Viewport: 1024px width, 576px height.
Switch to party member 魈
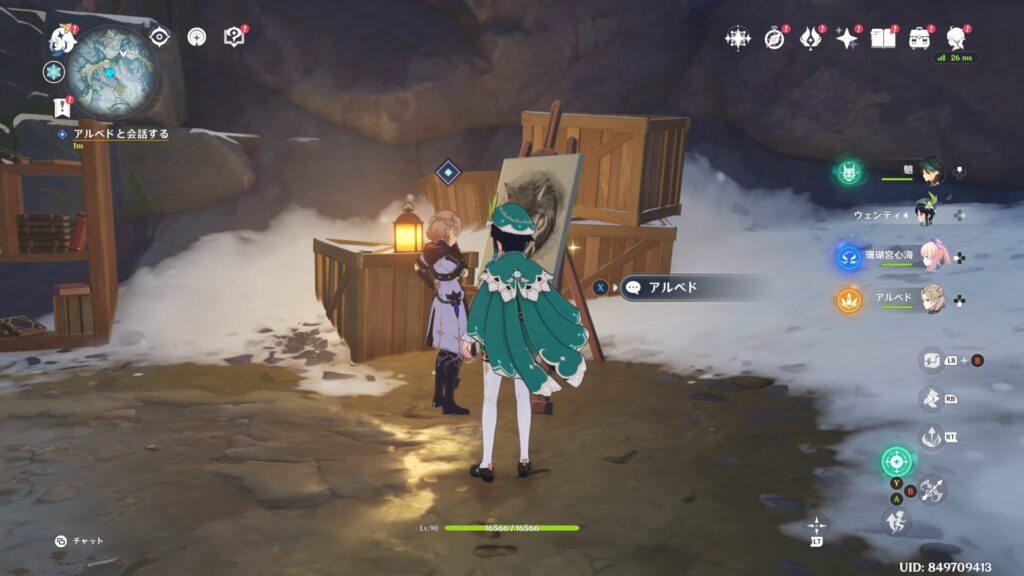tap(930, 172)
